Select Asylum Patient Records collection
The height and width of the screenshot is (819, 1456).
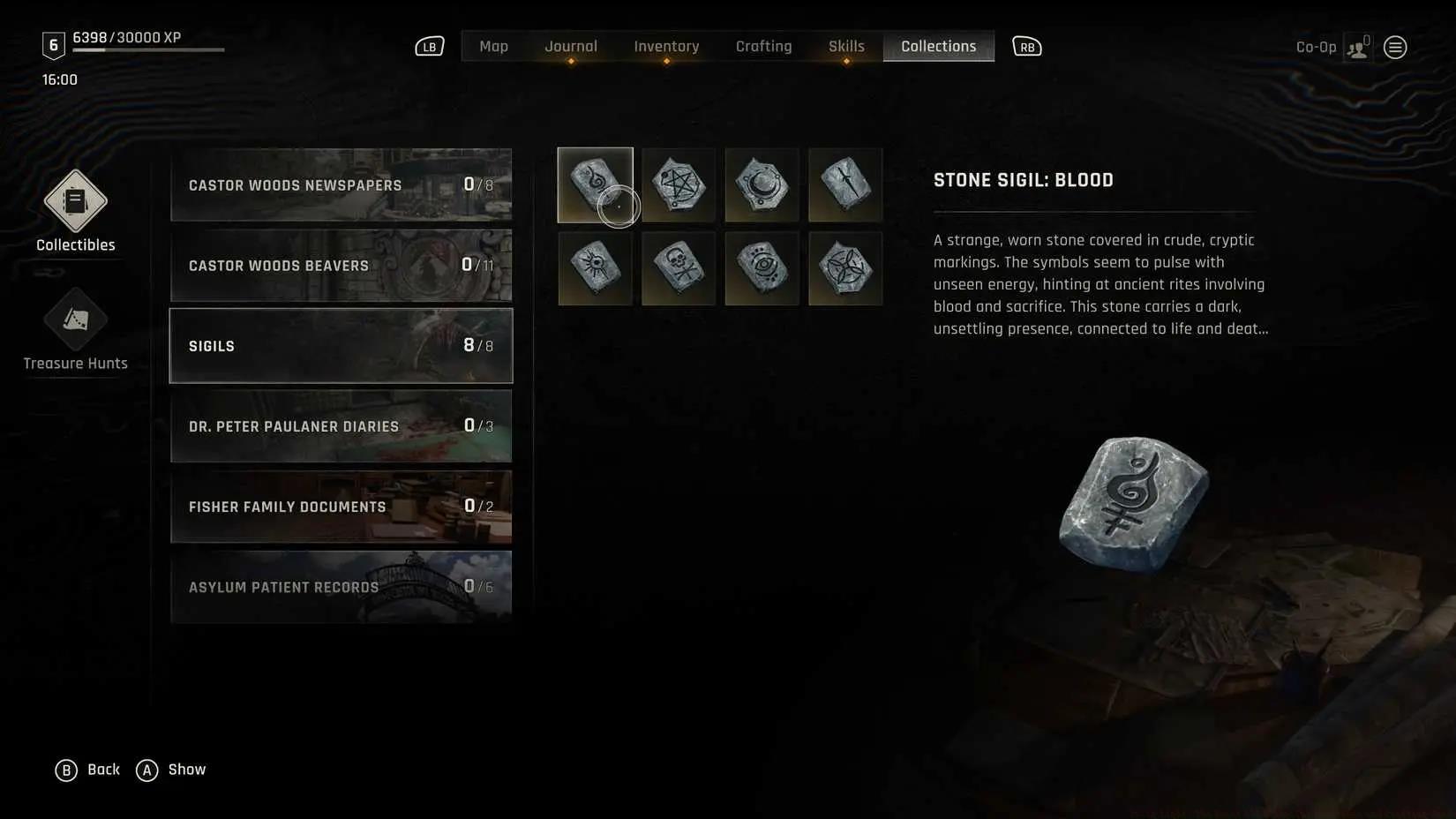click(x=341, y=587)
